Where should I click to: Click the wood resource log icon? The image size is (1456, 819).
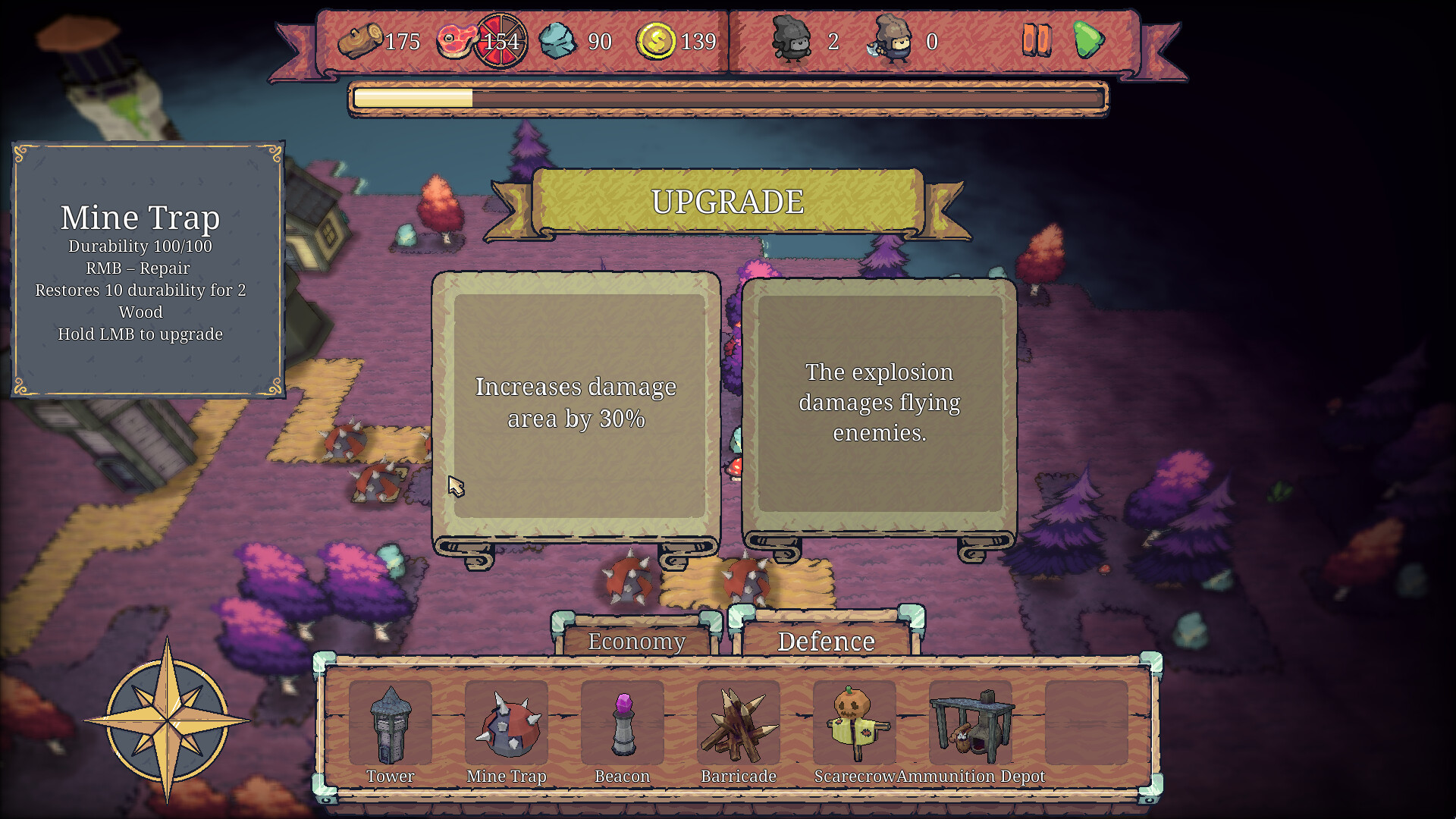[x=362, y=42]
